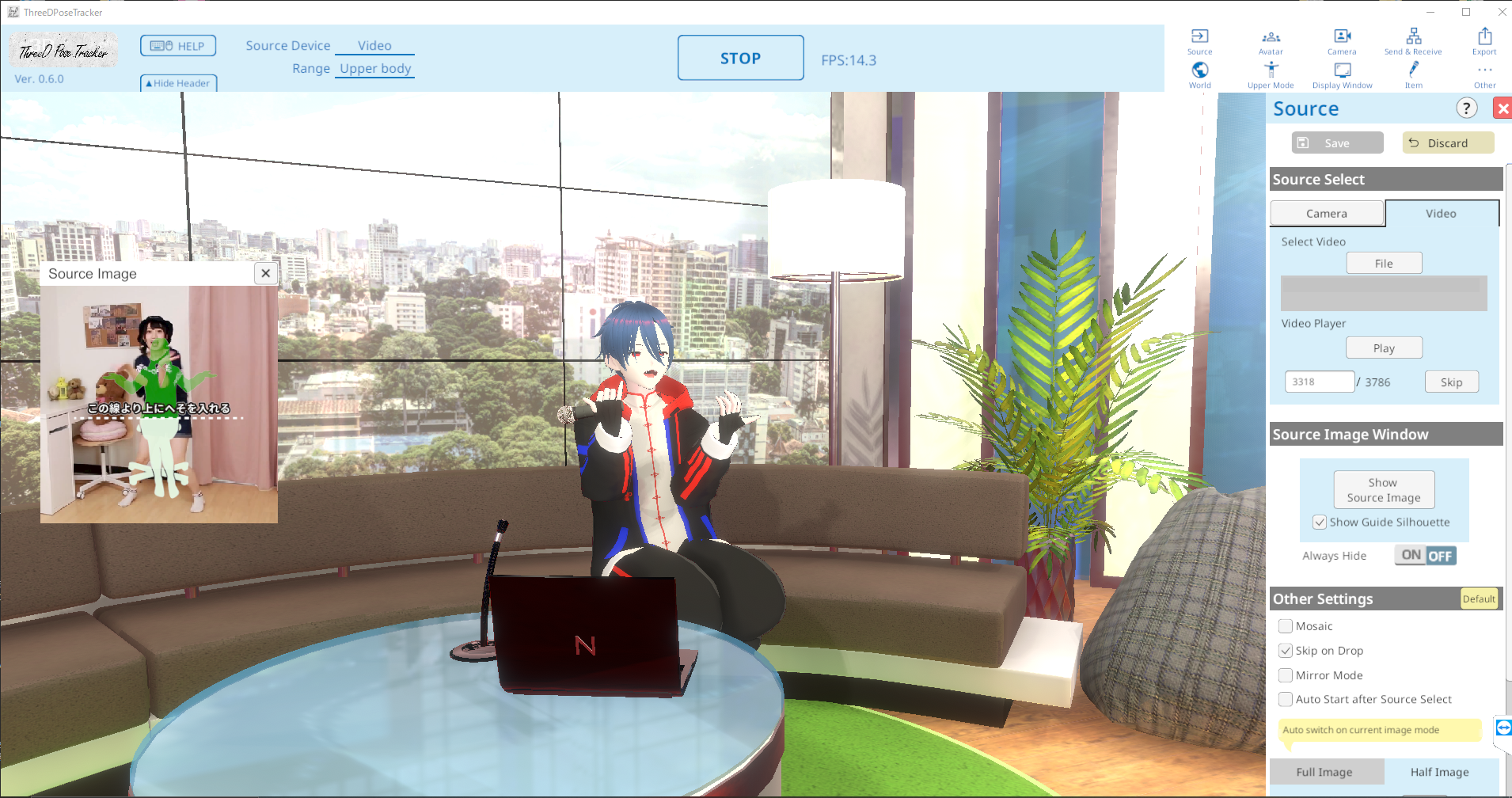Screen dimensions: 1512x798
Task: Switch Always Hide to ON
Action: click(x=1410, y=555)
